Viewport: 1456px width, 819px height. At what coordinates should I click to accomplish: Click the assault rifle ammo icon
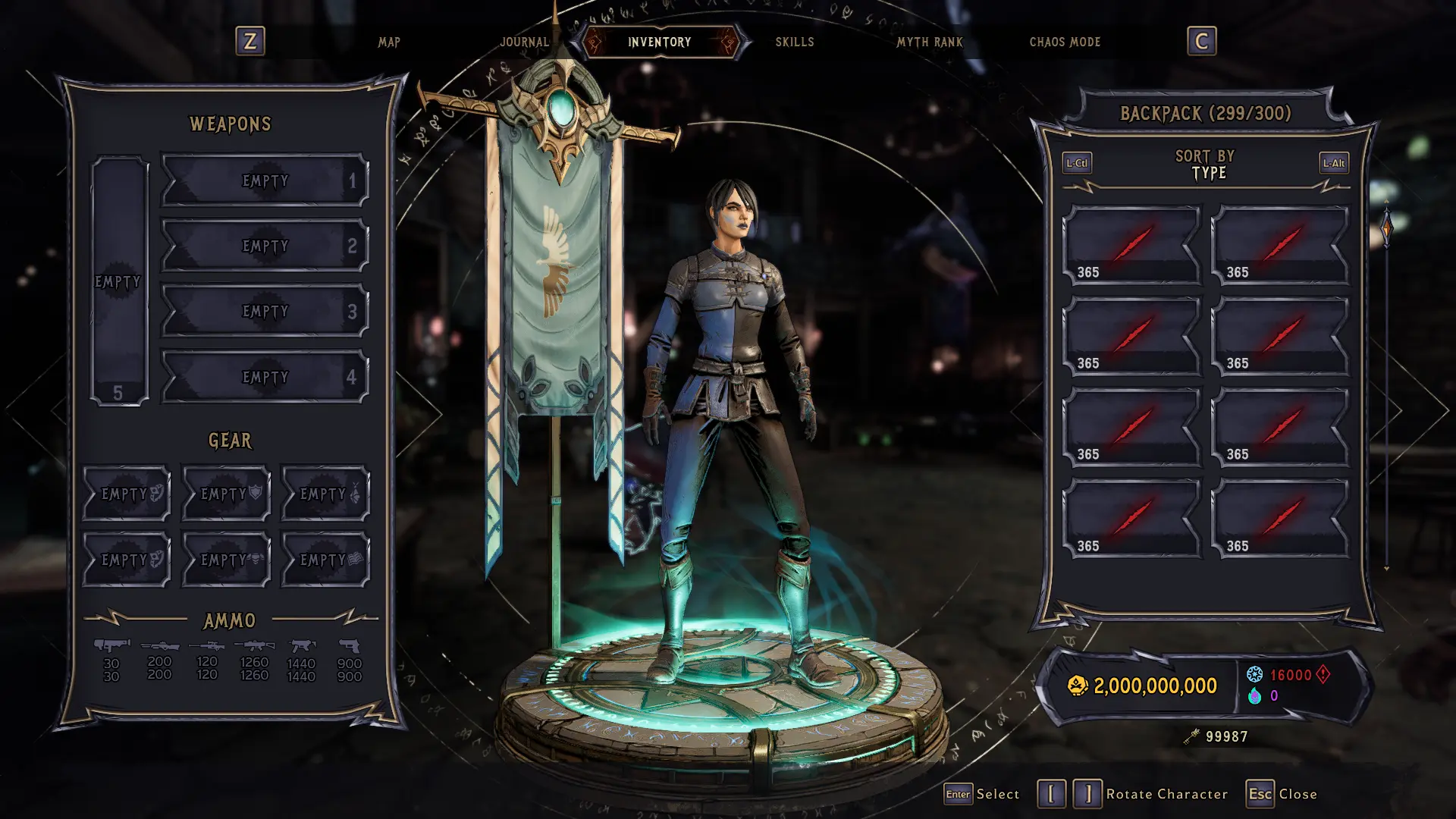pos(253,645)
